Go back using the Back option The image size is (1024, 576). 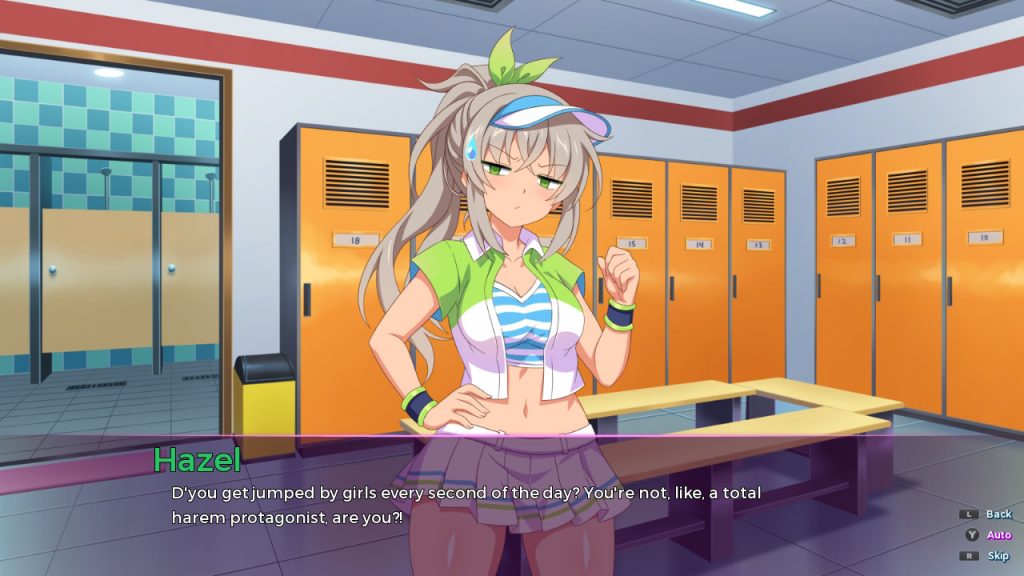point(997,514)
